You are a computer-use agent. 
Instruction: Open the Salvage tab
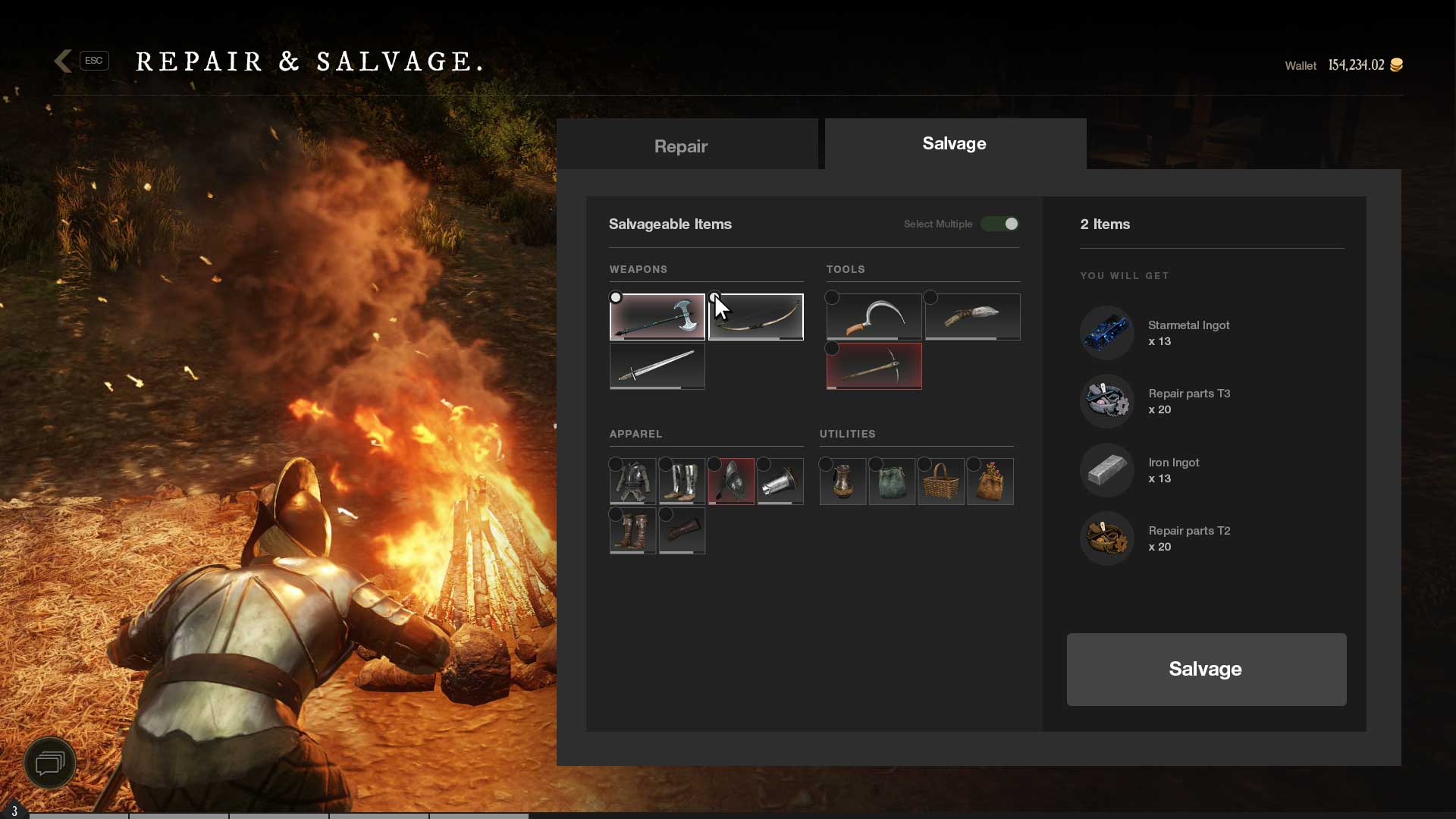pyautogui.click(x=954, y=144)
